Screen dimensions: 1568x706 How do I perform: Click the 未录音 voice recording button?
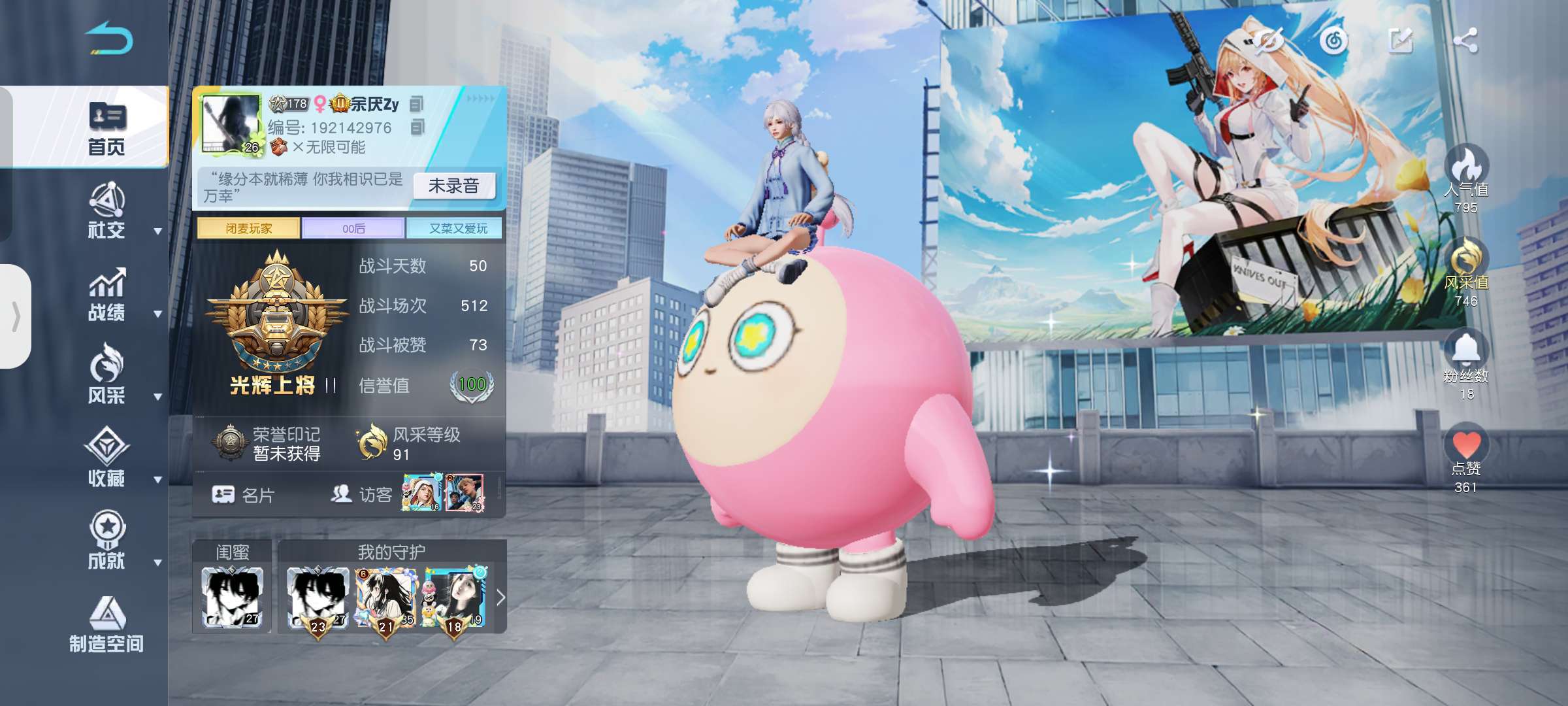point(454,186)
